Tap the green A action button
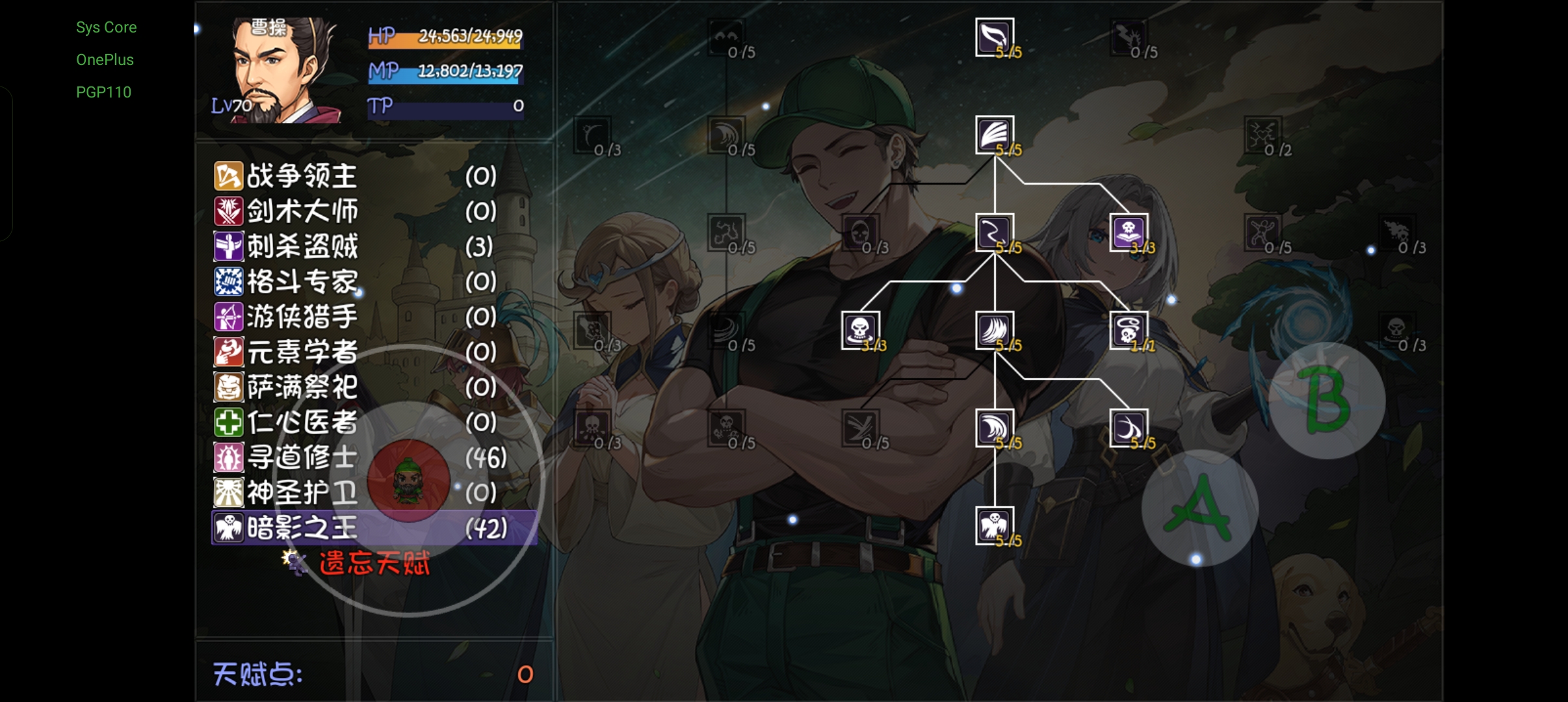 pos(1199,508)
